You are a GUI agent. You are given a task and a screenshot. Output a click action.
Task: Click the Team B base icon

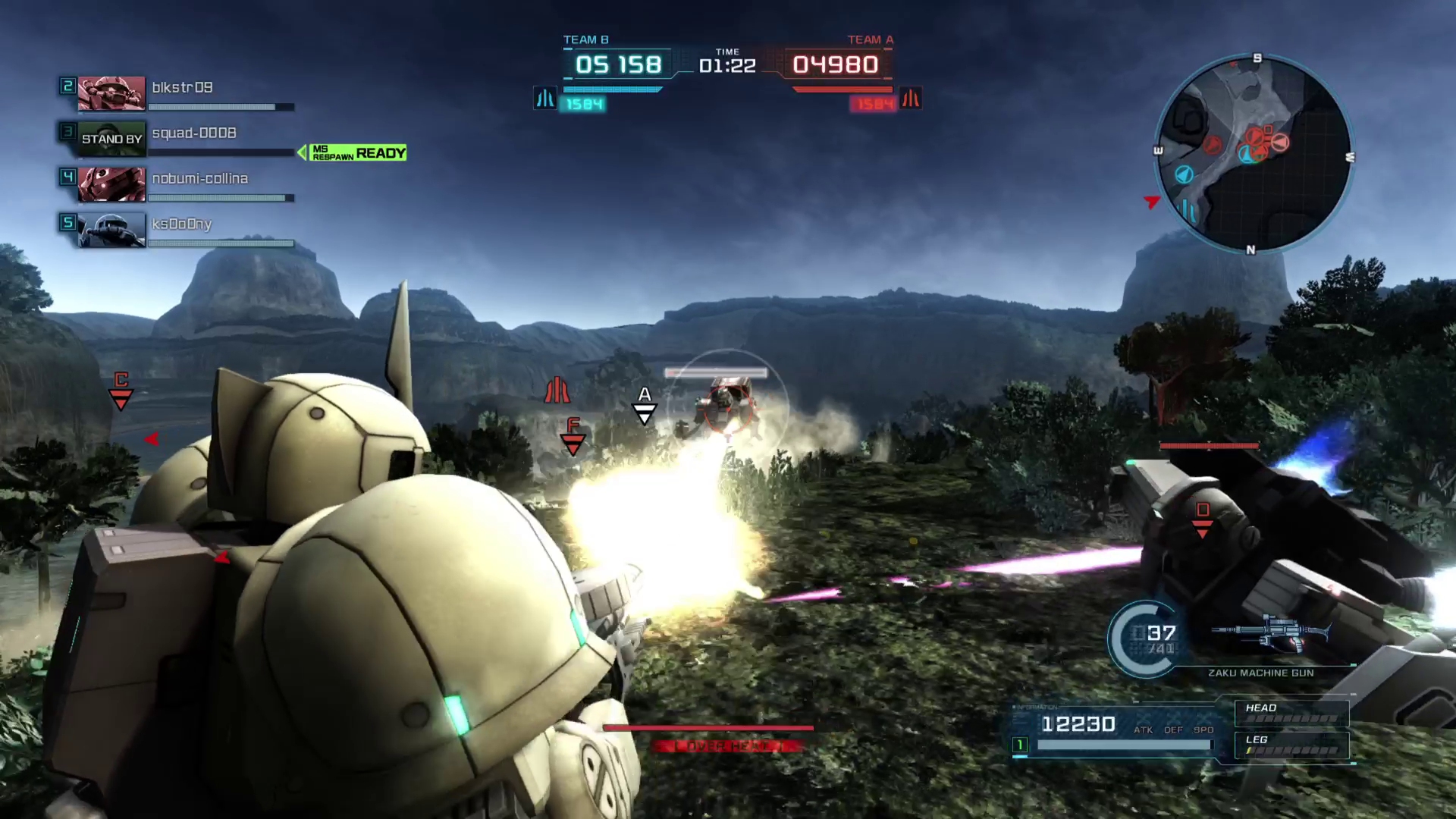tap(545, 99)
